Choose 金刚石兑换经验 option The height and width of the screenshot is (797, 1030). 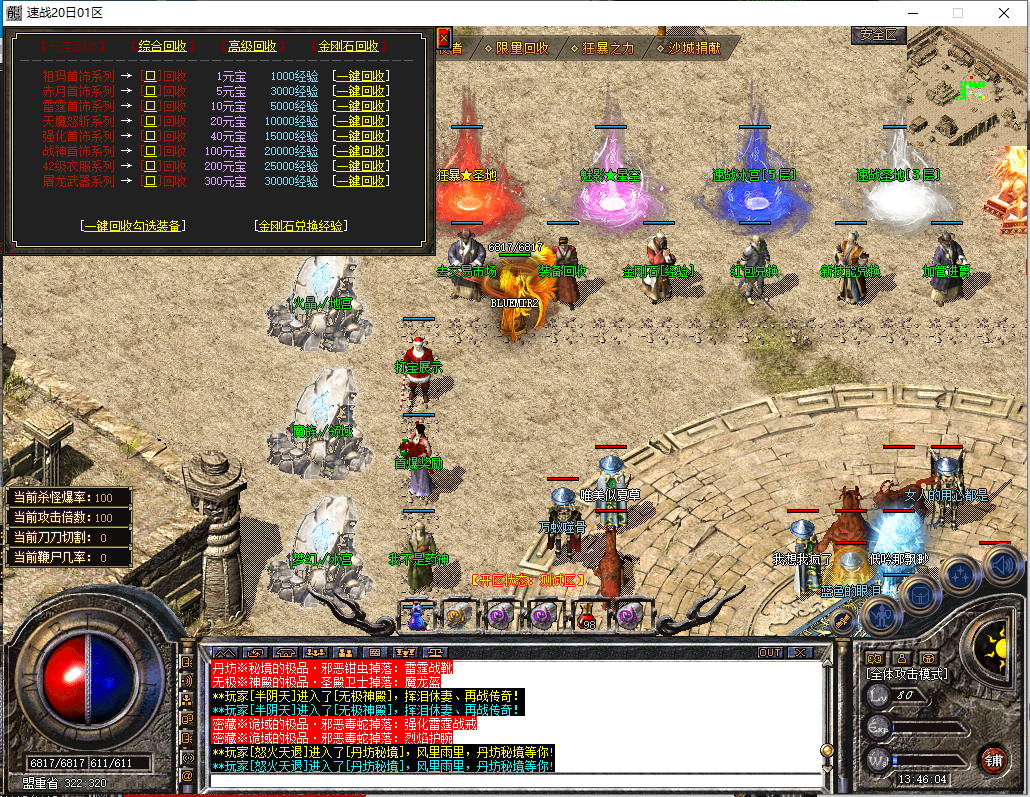(x=301, y=226)
